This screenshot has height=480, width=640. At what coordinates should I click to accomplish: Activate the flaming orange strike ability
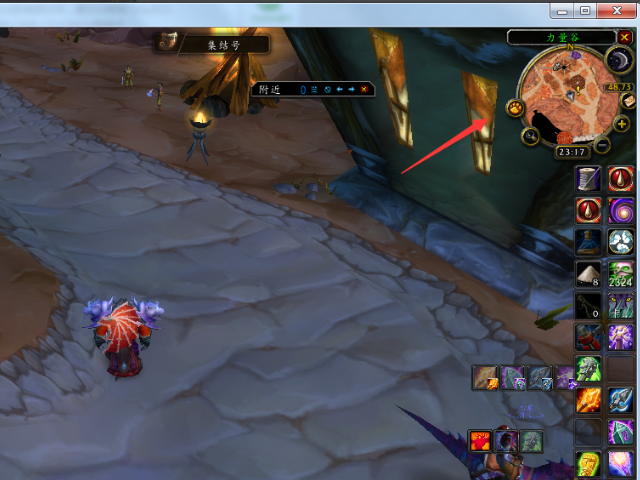pyautogui.click(x=588, y=400)
